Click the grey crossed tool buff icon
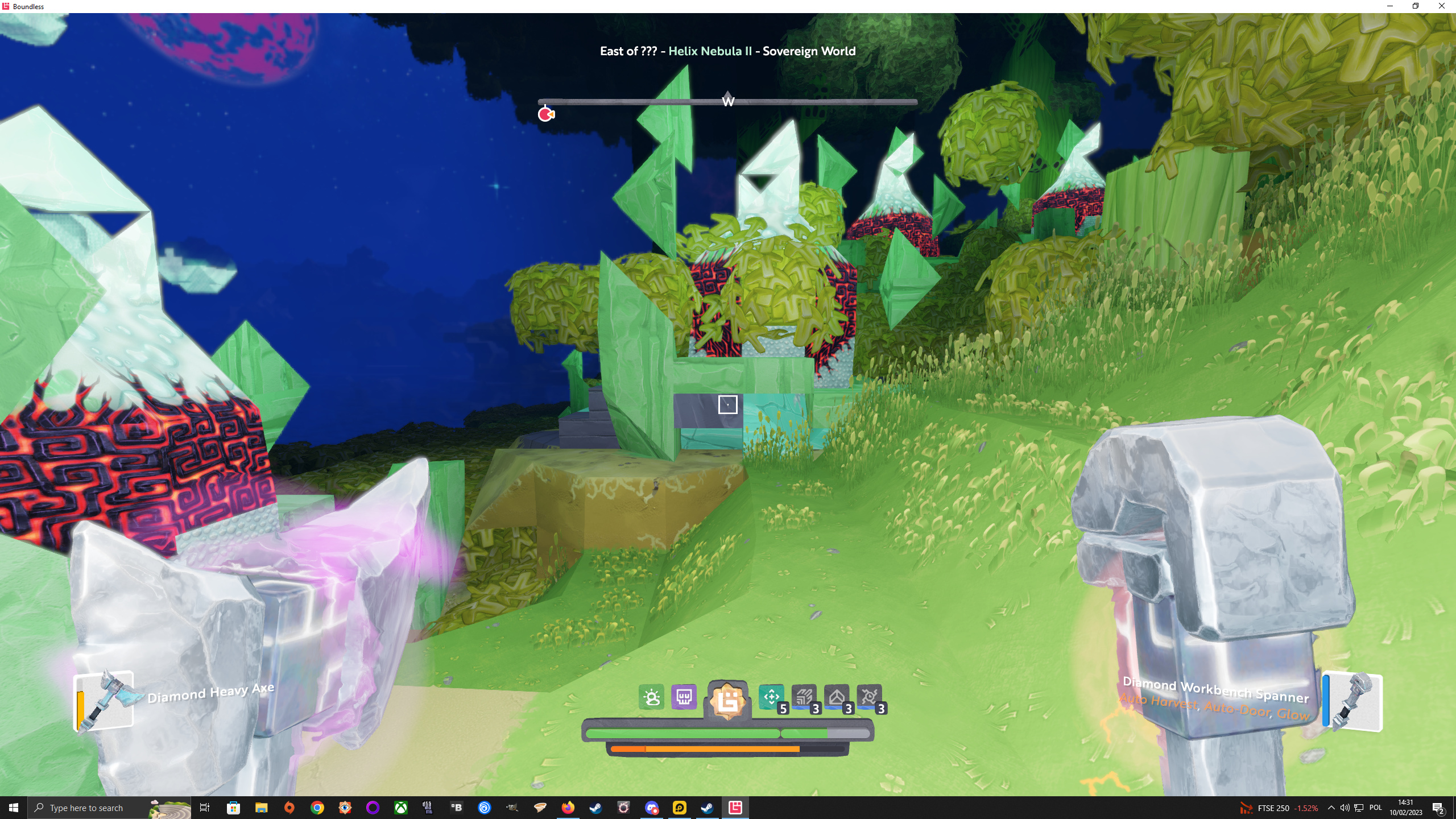Image resolution: width=1456 pixels, height=819 pixels. coord(869,697)
